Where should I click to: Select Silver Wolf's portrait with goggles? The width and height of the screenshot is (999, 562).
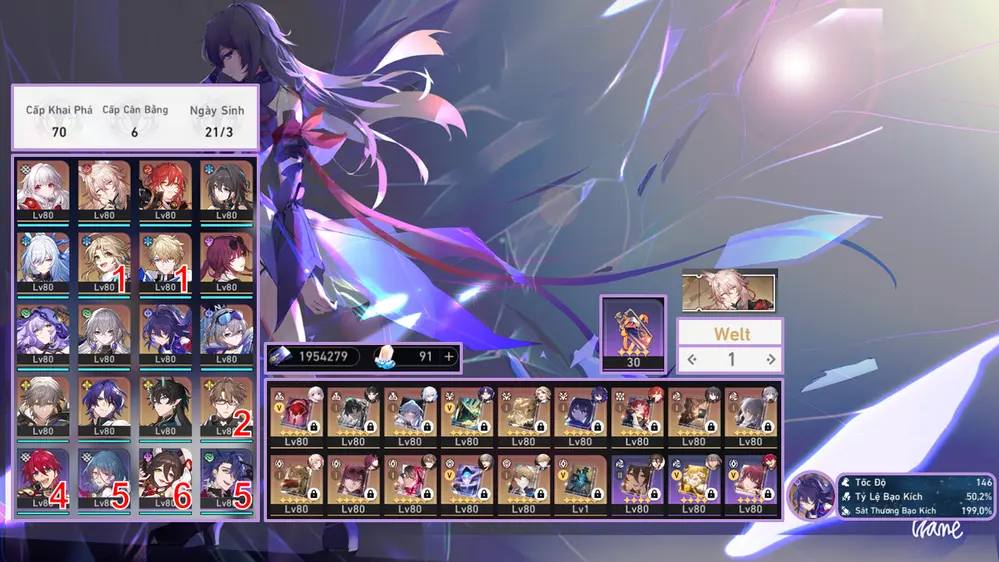point(226,332)
